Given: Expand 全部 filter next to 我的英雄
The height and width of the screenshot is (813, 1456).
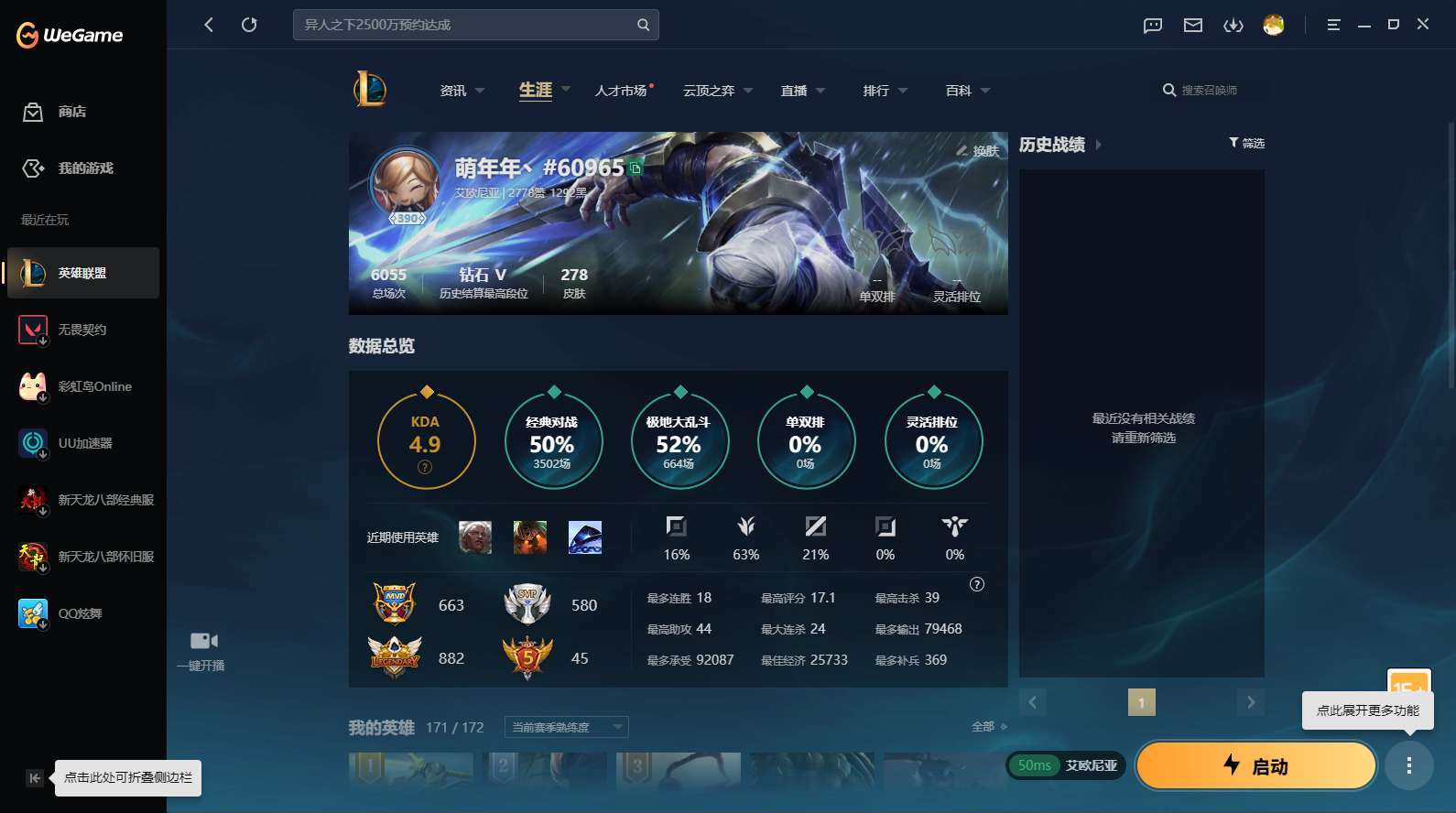Looking at the screenshot, I should point(988,725).
